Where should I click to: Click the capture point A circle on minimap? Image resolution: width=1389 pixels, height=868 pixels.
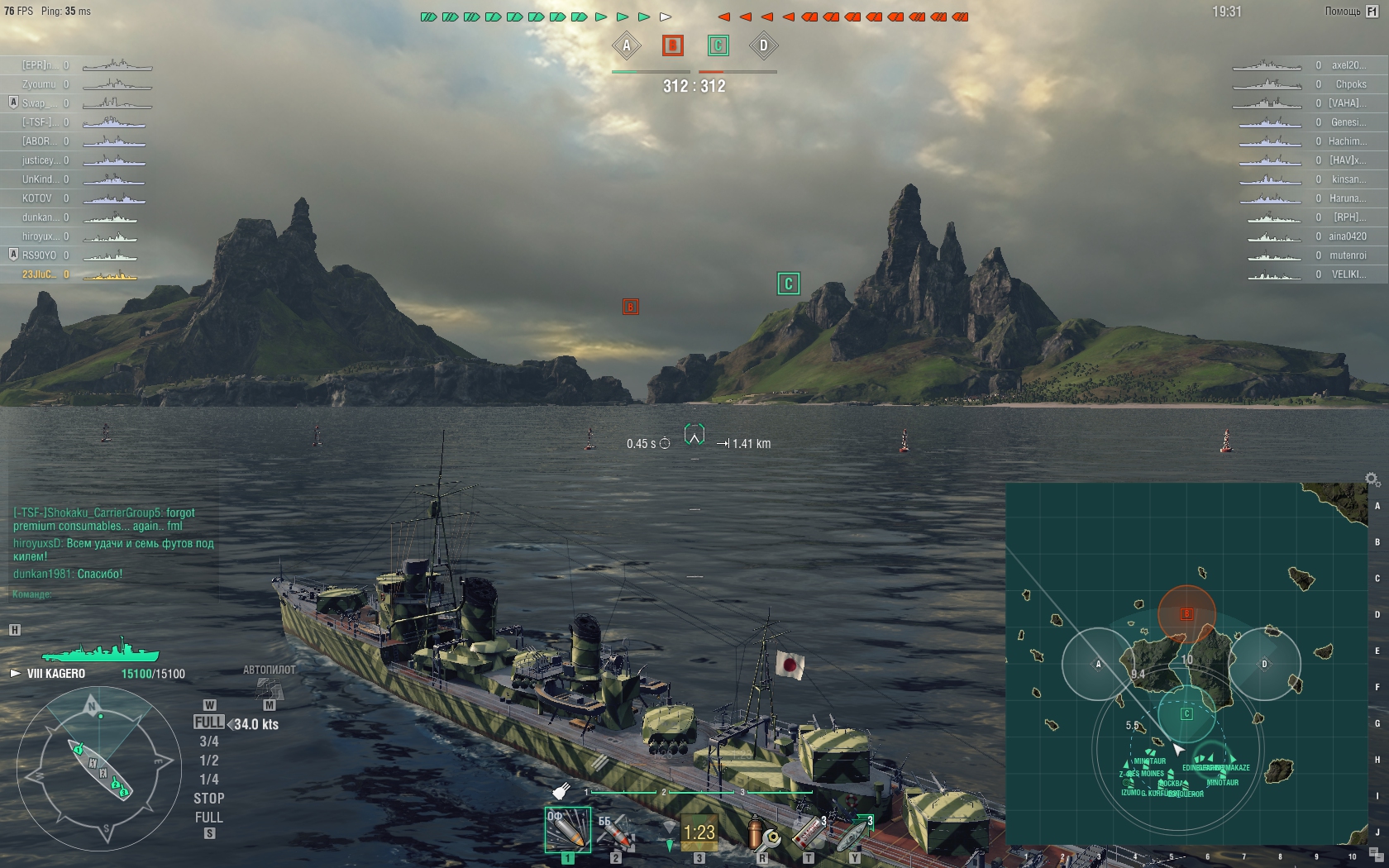click(x=1098, y=664)
